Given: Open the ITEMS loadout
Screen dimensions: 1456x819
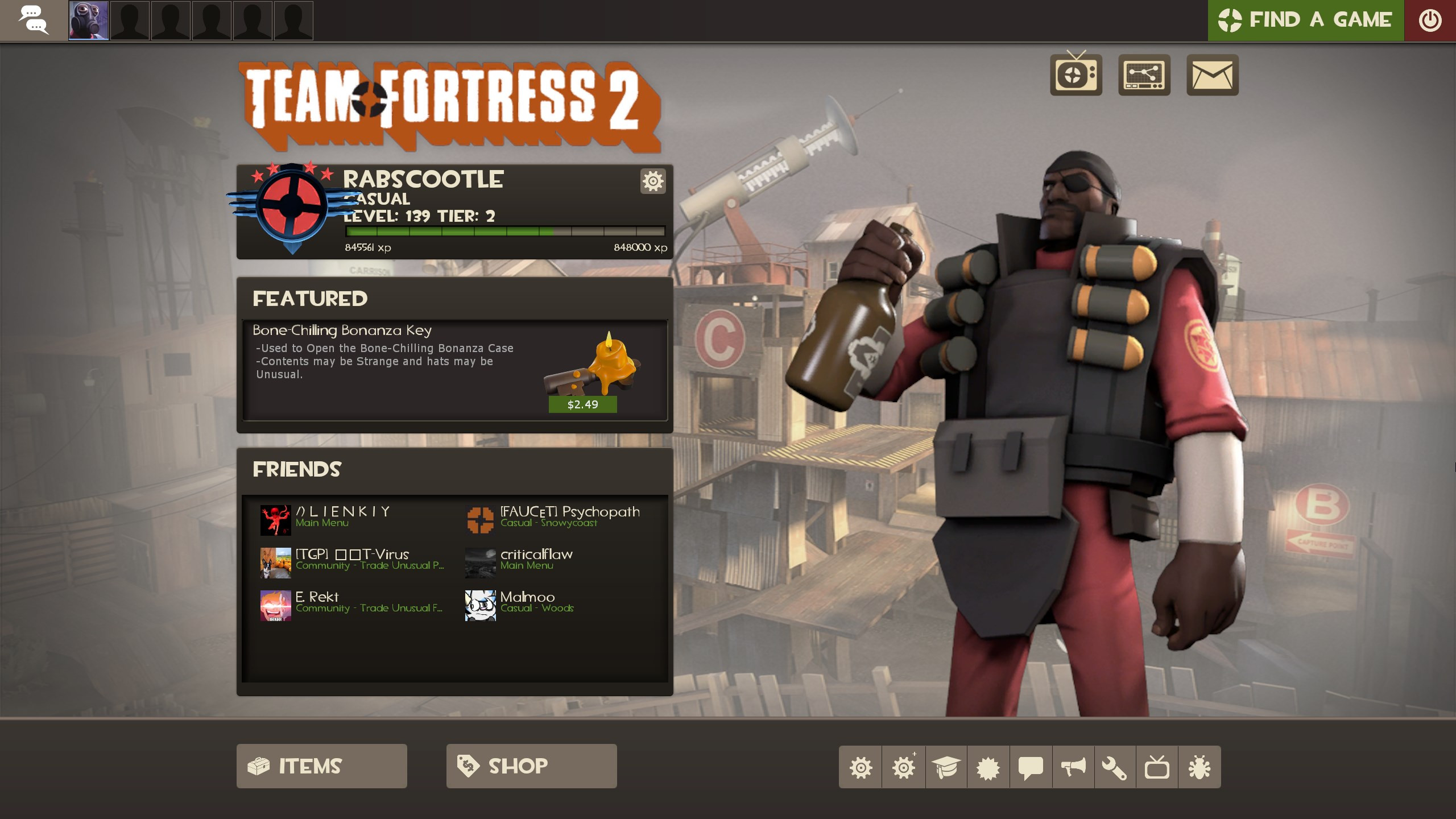Looking at the screenshot, I should 321,766.
